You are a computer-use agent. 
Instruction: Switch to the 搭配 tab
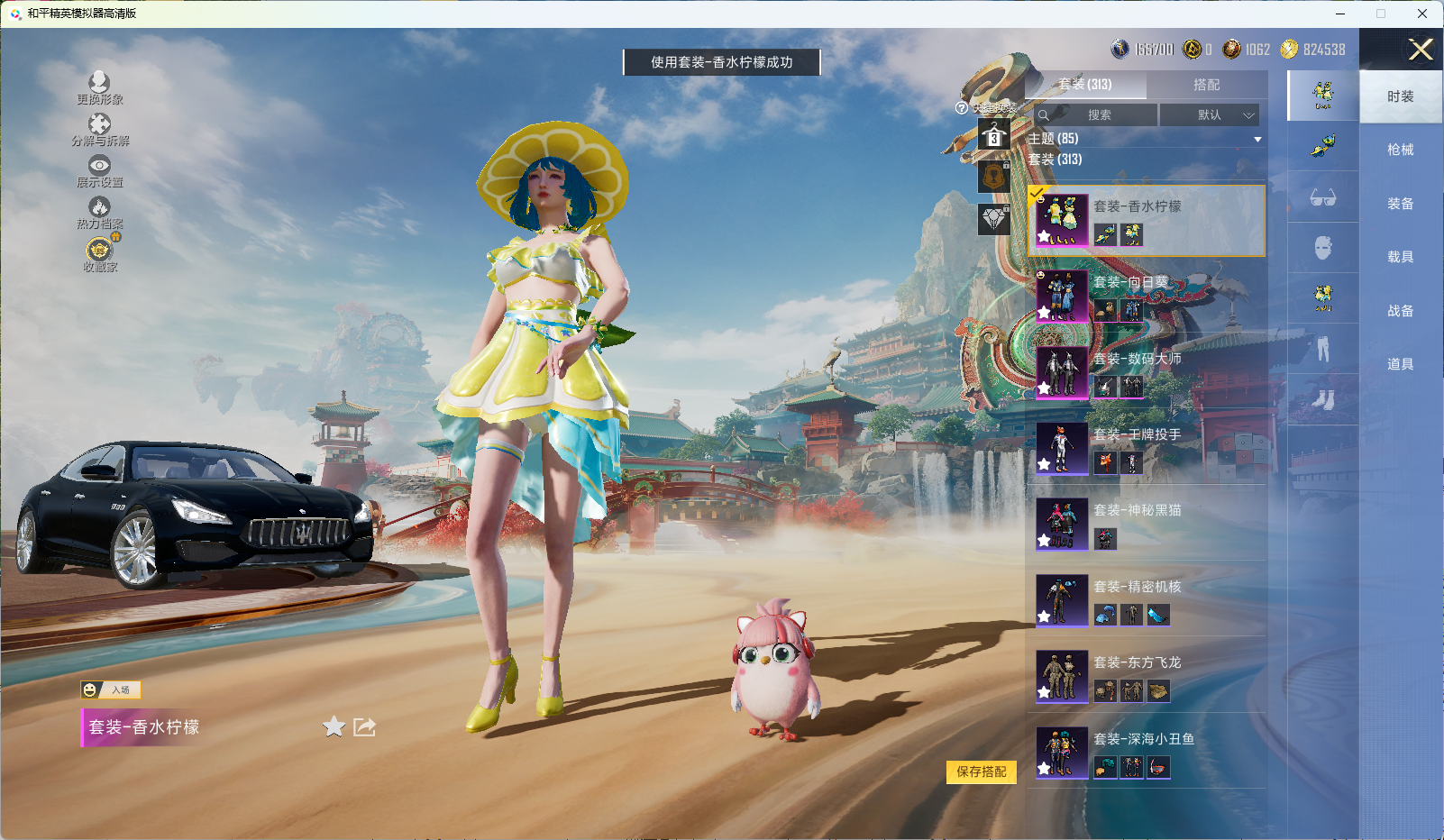1206,85
